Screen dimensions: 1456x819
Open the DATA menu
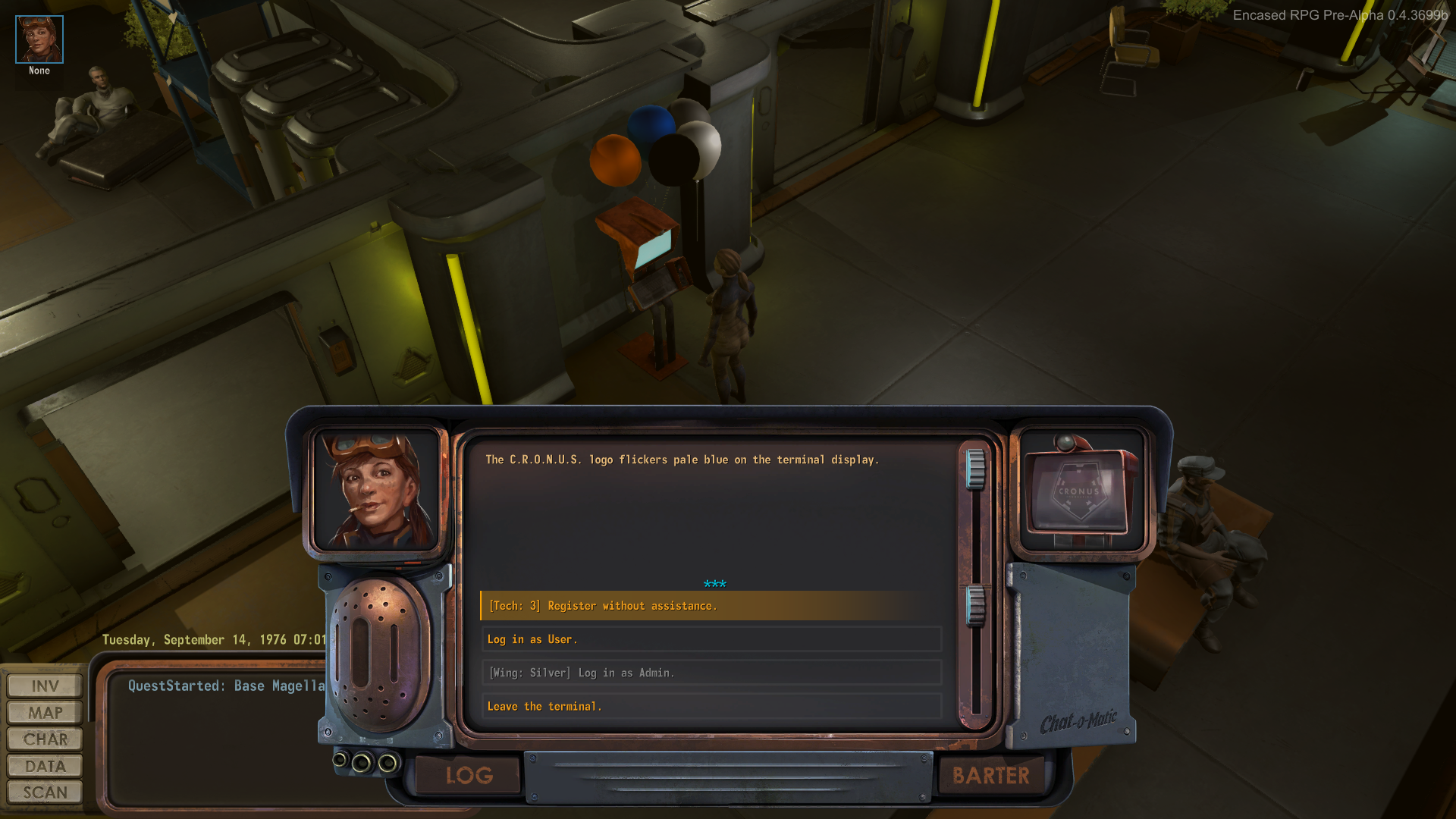click(x=45, y=766)
